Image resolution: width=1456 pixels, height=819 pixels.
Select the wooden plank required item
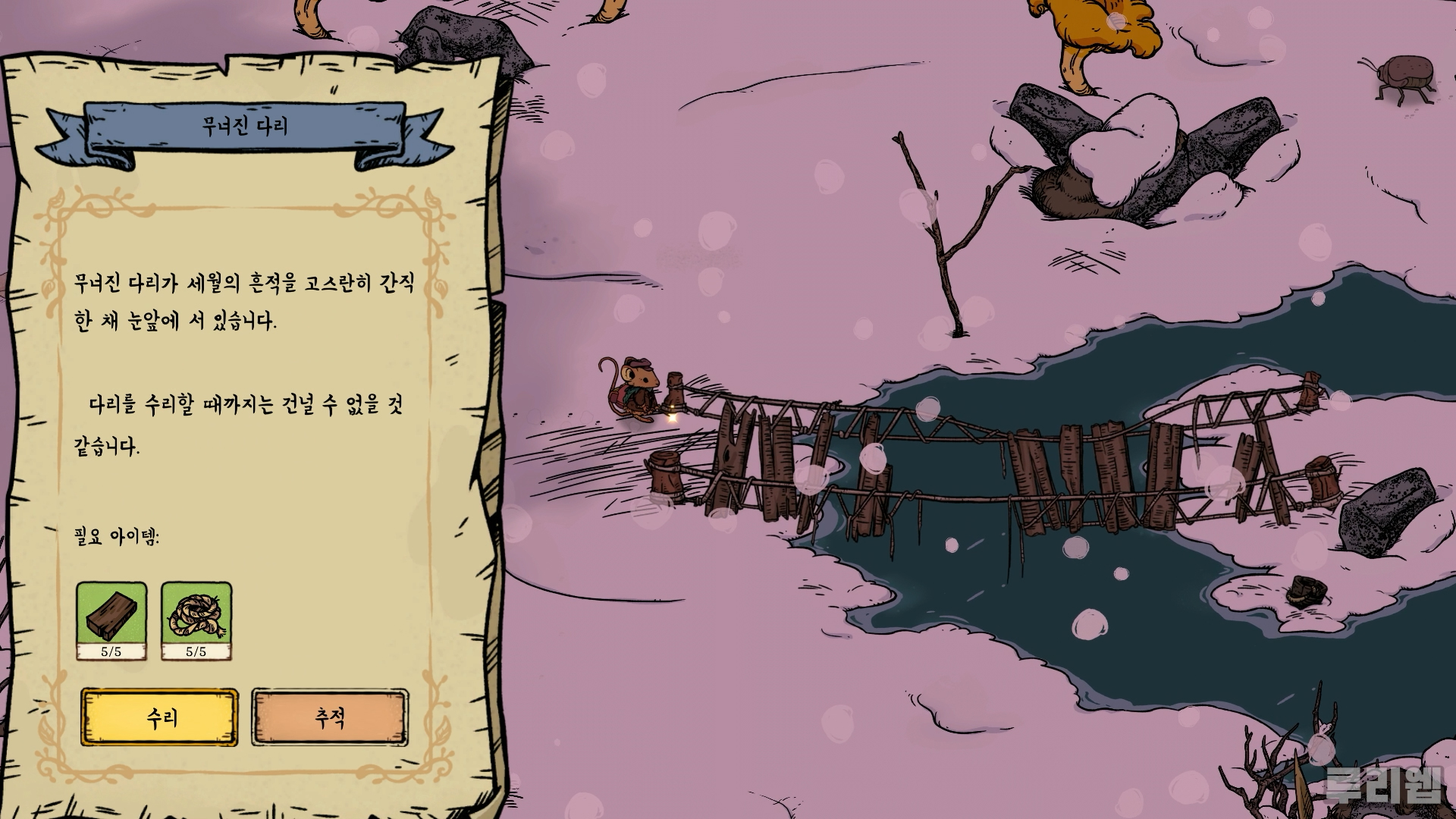click(111, 619)
